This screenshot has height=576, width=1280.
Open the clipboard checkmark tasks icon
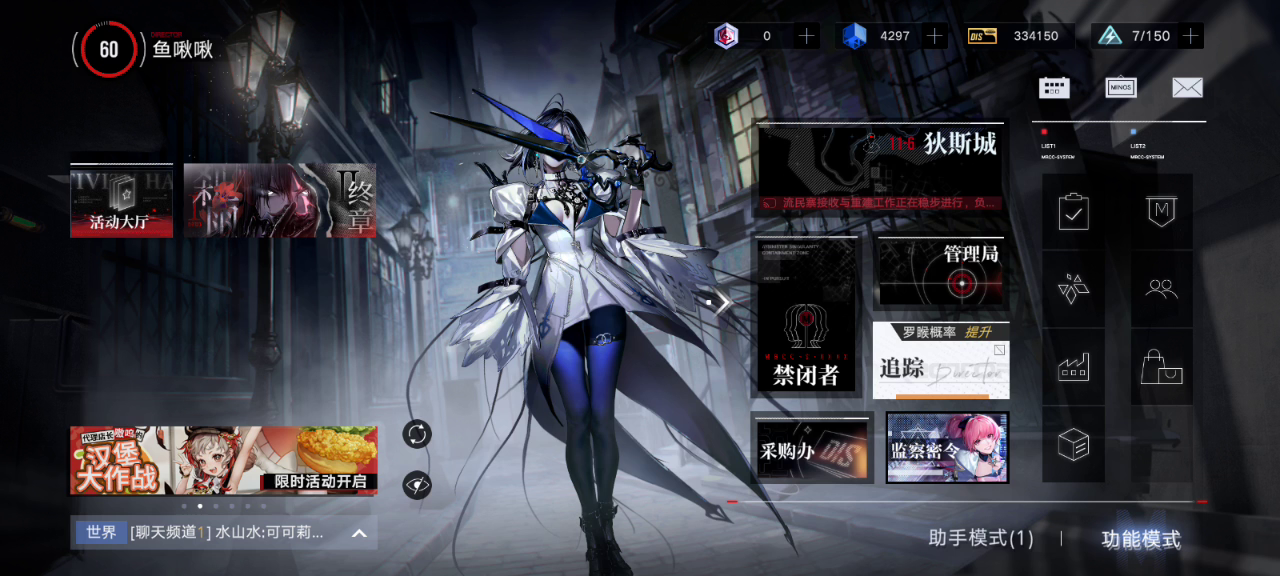(1073, 212)
